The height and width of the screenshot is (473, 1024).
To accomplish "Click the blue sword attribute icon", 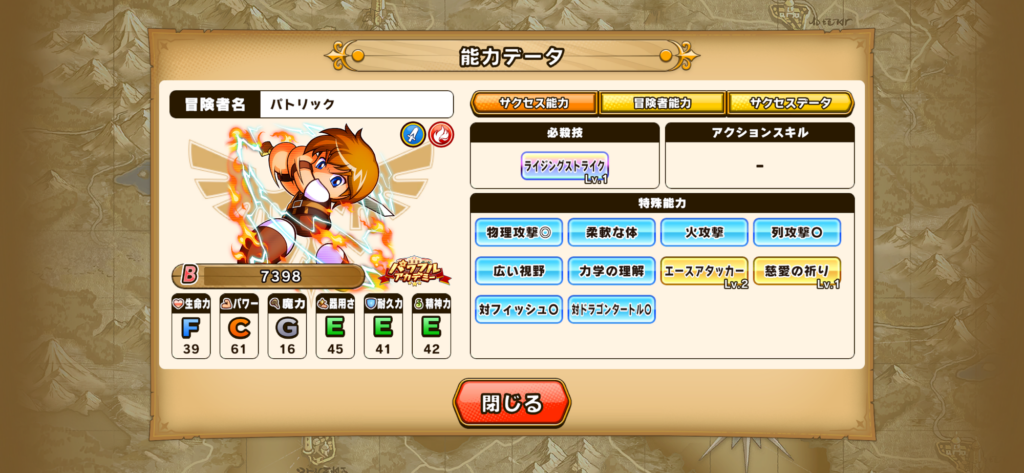I will point(413,134).
